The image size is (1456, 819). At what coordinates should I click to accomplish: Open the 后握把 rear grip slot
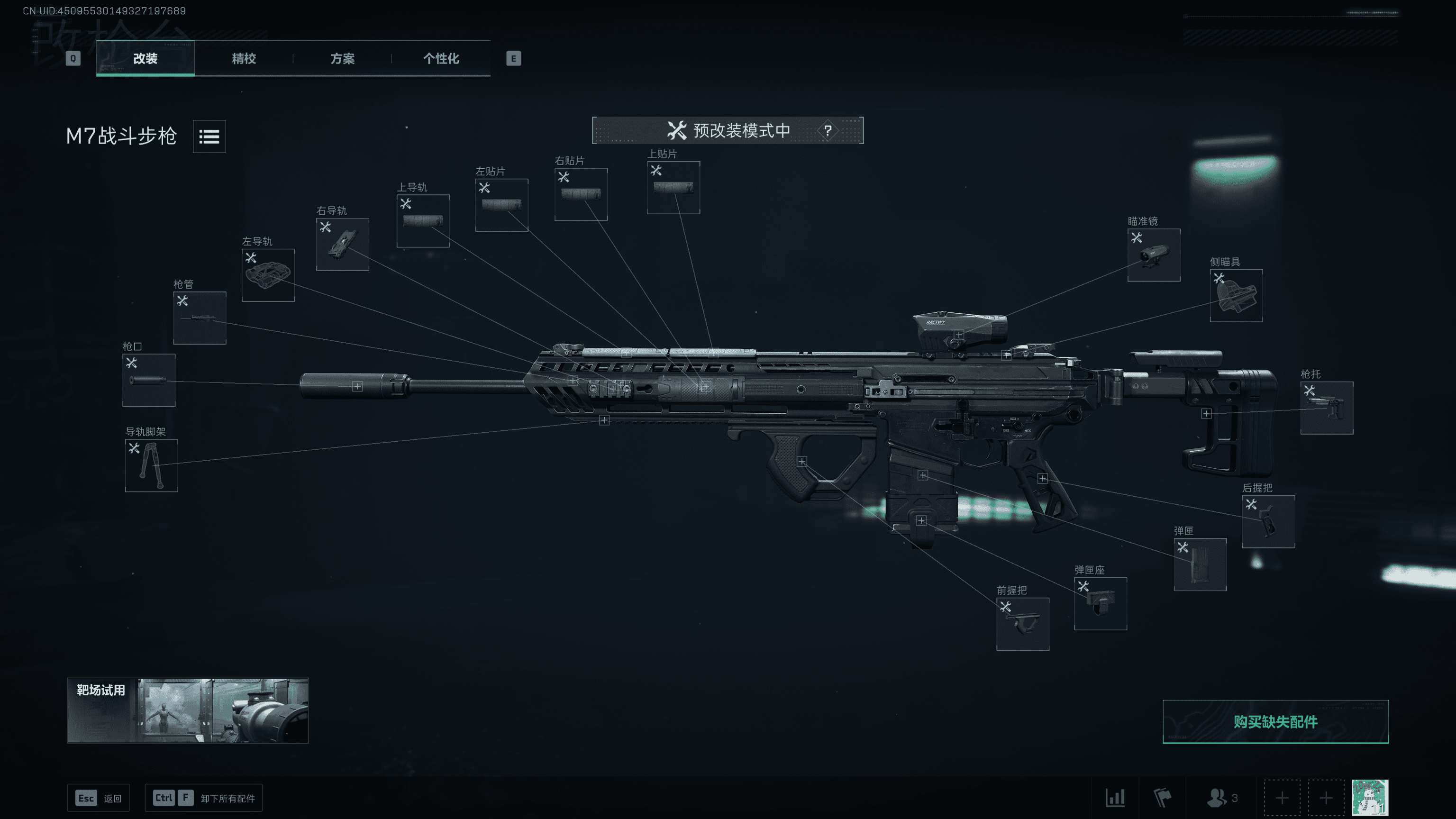coord(1268,521)
